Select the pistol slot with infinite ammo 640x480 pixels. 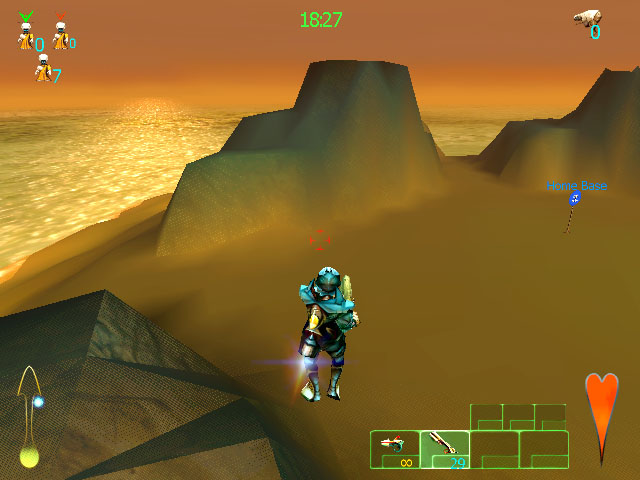[x=395, y=448]
